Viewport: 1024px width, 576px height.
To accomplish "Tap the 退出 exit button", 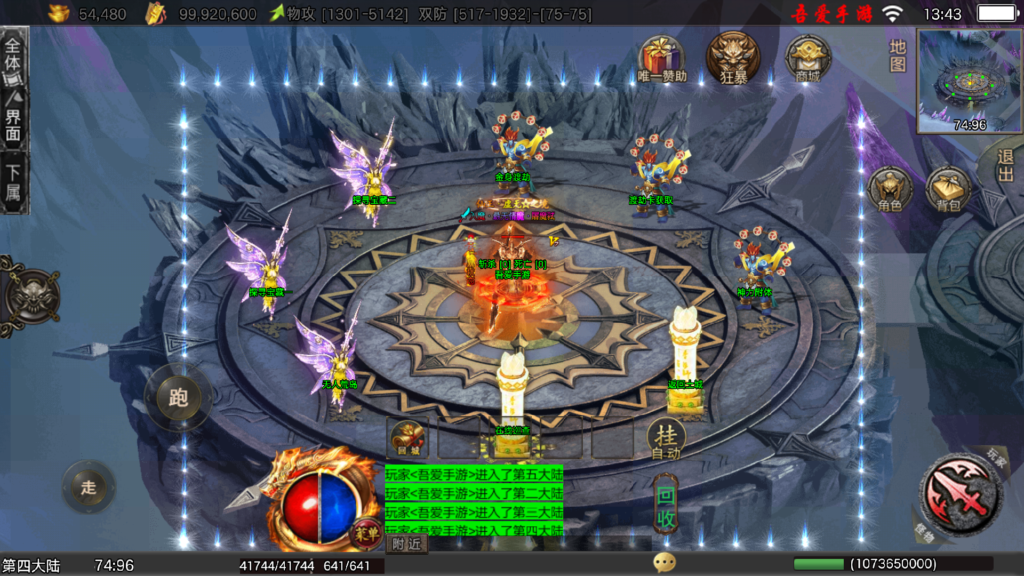I will 1005,164.
